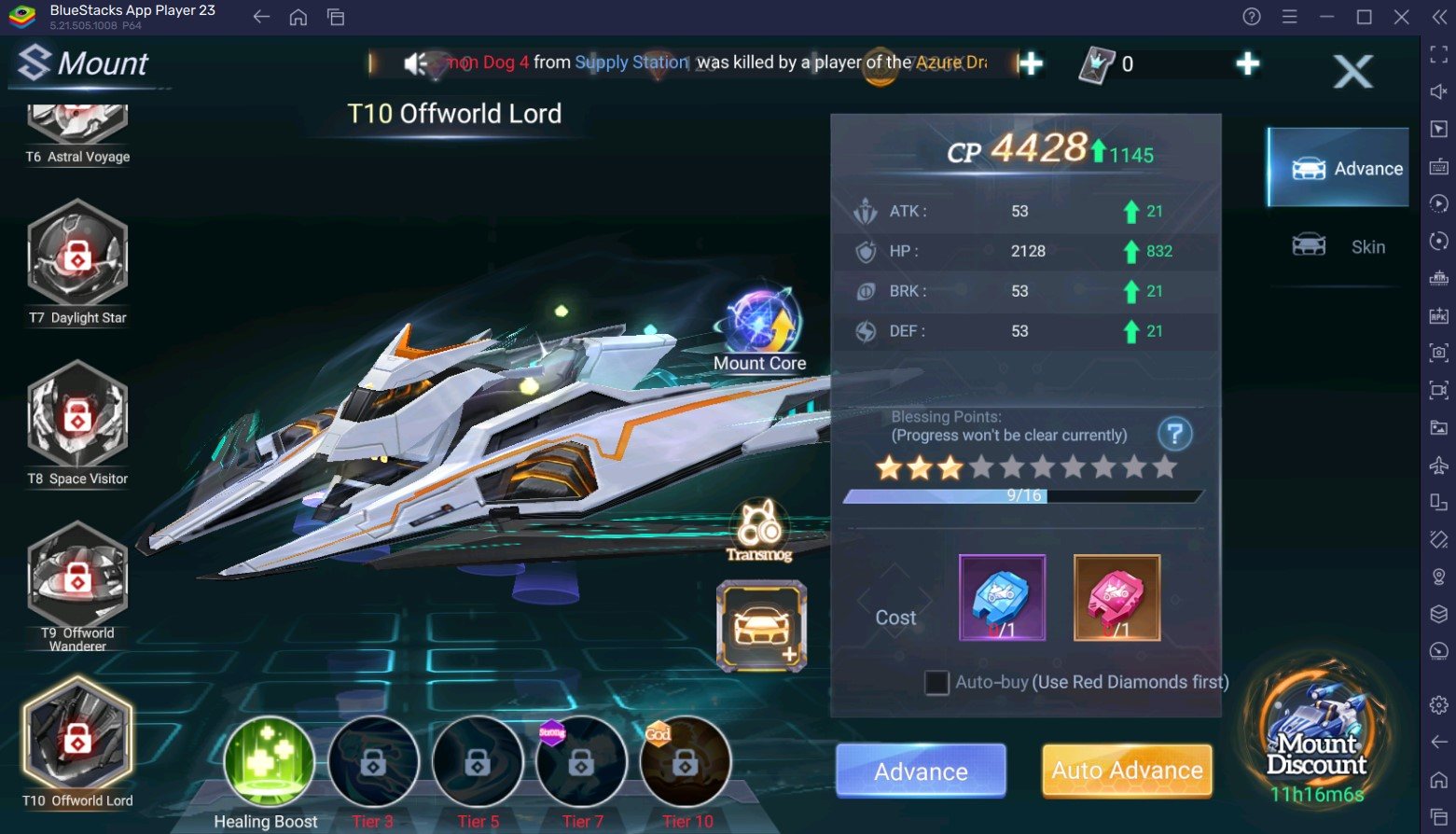This screenshot has width=1456, height=834.
Task: Click the car slot with plus sign
Action: (x=761, y=626)
